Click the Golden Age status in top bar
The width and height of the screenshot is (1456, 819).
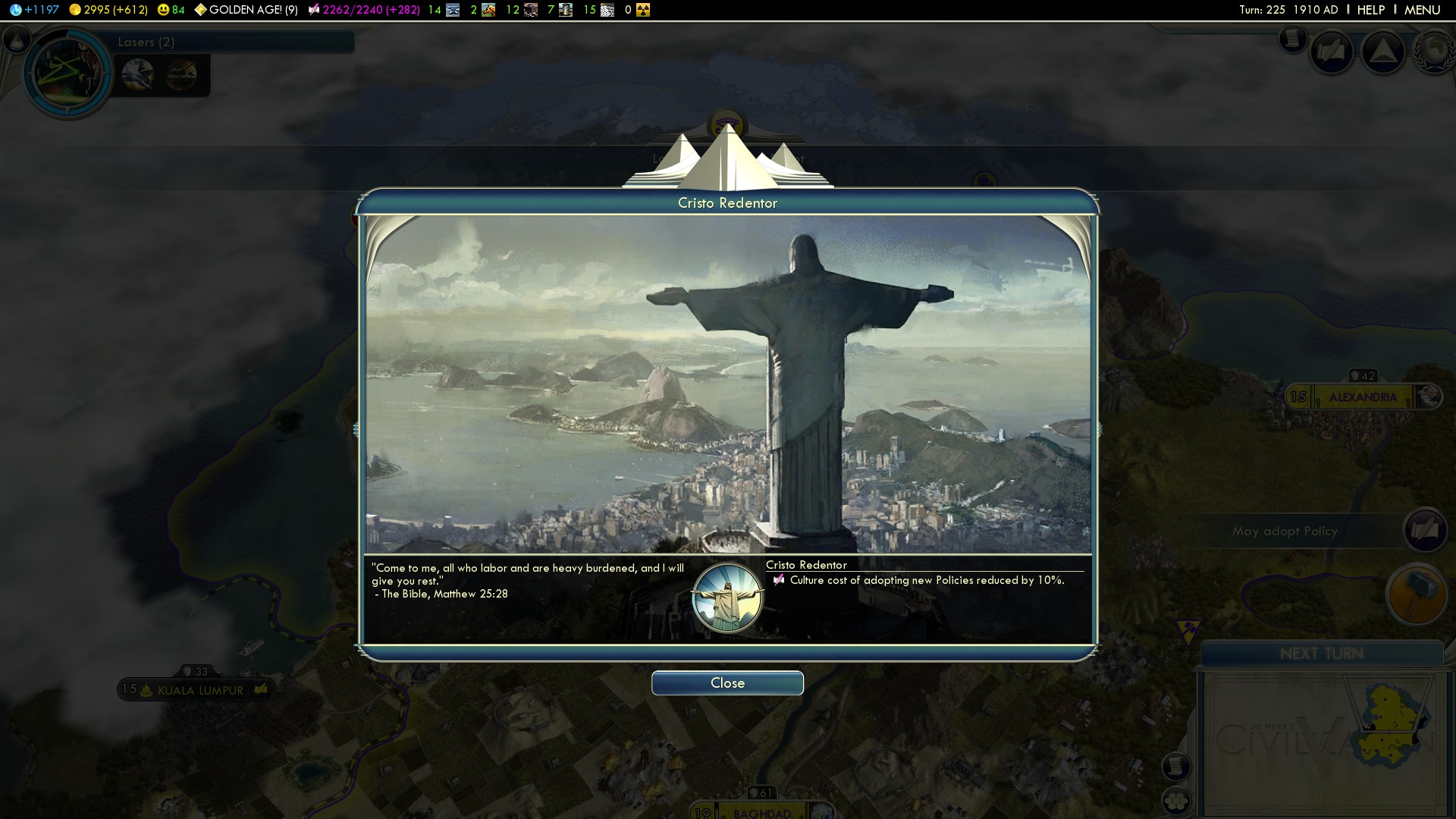(246, 10)
